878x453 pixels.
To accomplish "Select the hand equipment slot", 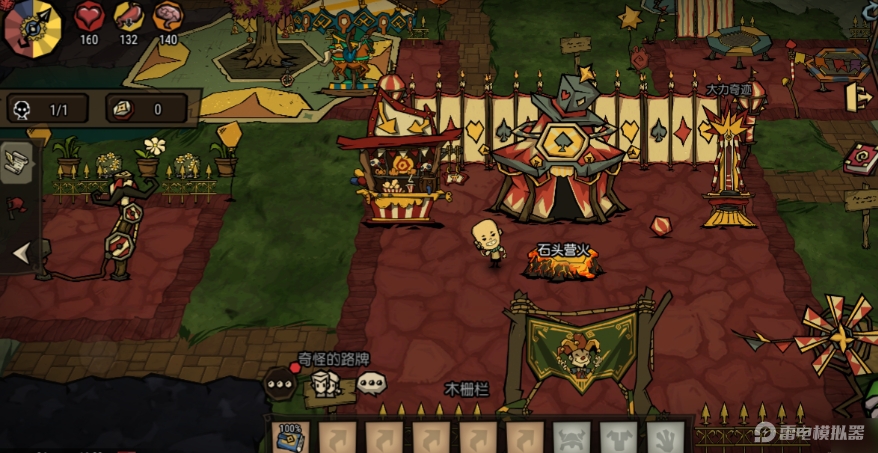I will coord(665,438).
